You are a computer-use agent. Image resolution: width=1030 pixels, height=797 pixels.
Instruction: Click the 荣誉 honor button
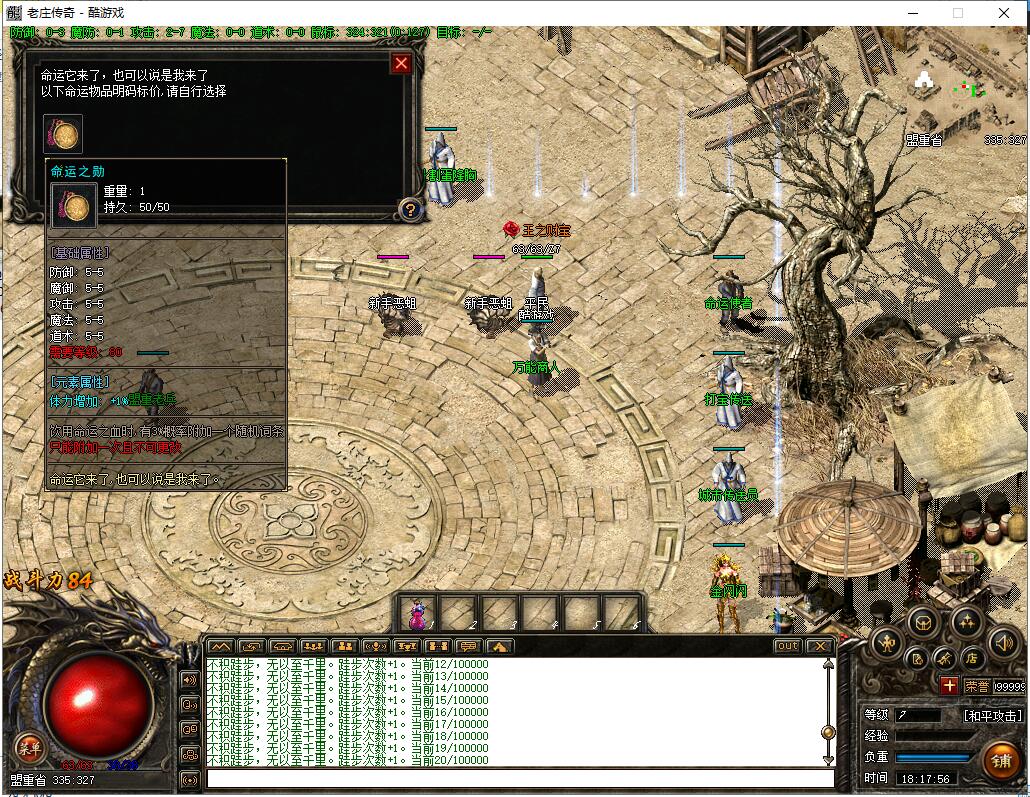(977, 686)
